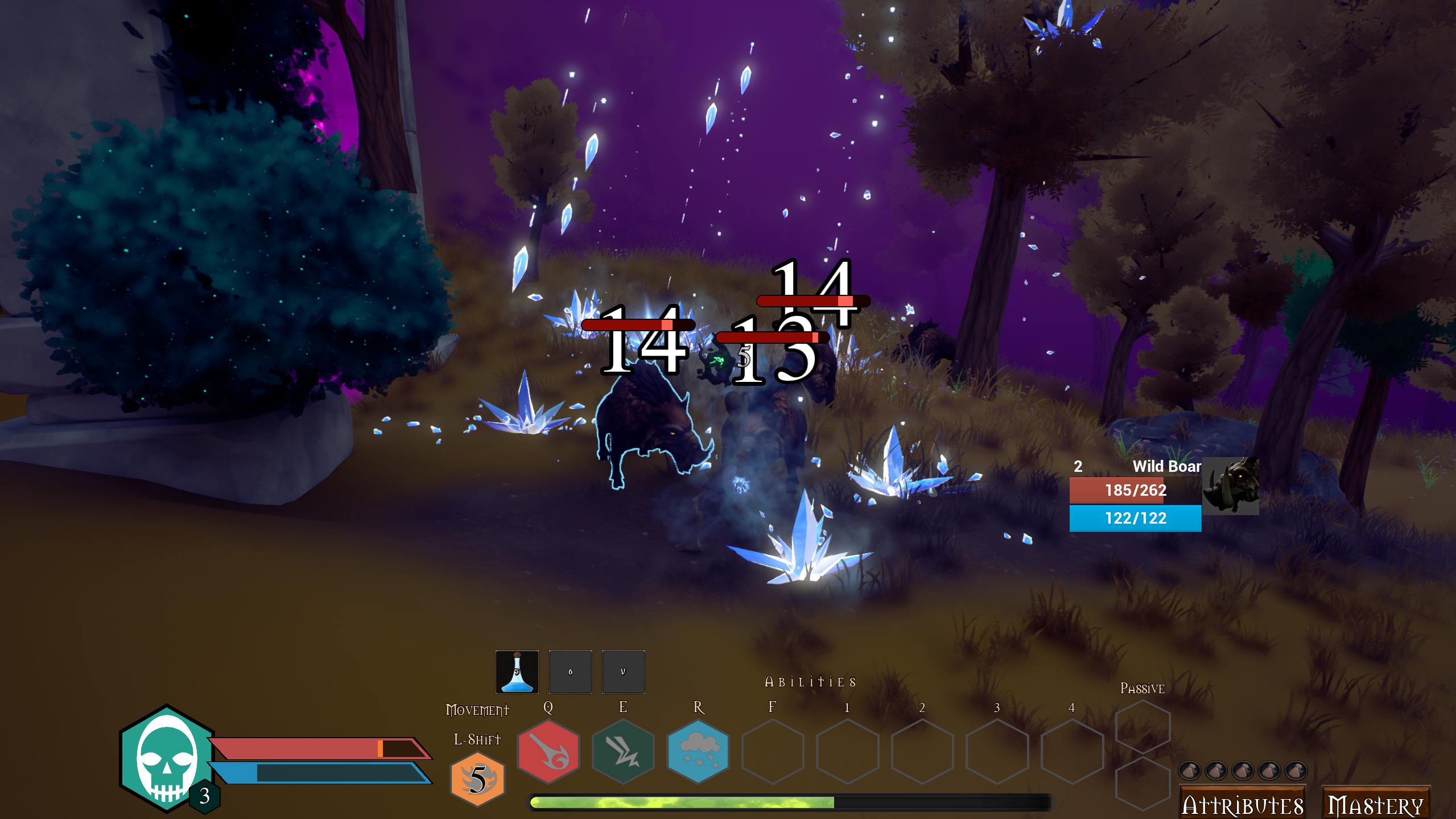This screenshot has height=819, width=1456.
Task: Activate the green E lightning ability
Action: pos(622,751)
